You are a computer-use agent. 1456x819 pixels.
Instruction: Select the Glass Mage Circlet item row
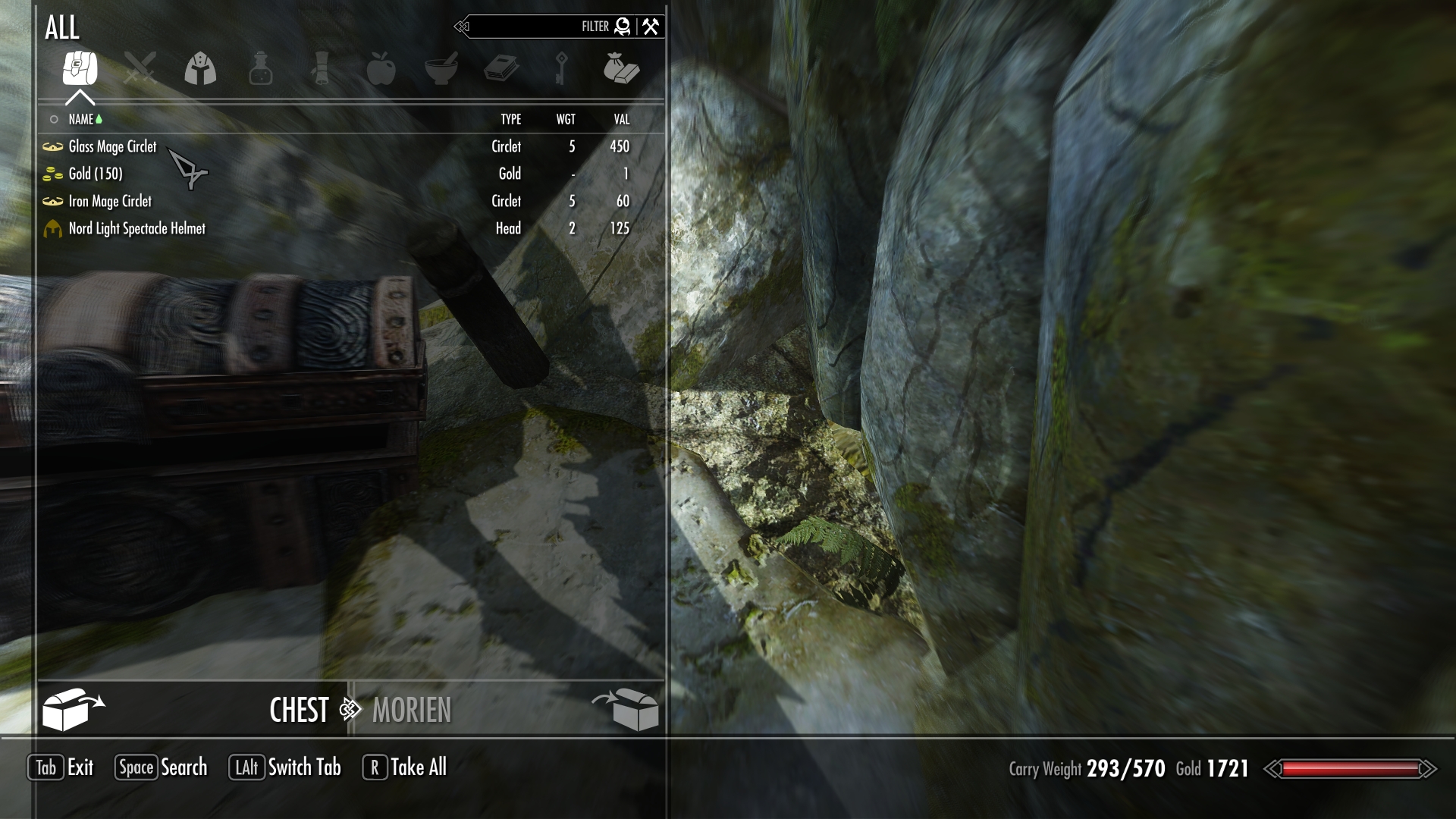[x=112, y=146]
